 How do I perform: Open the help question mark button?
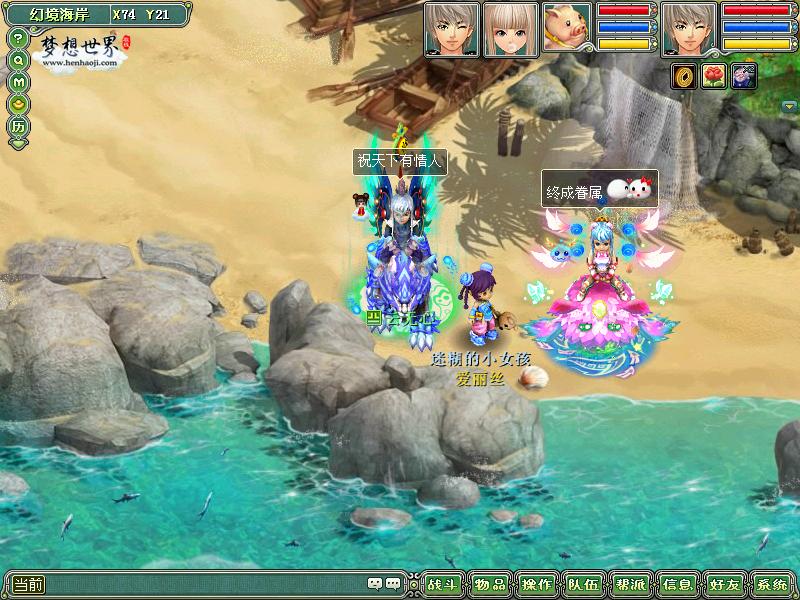18,38
